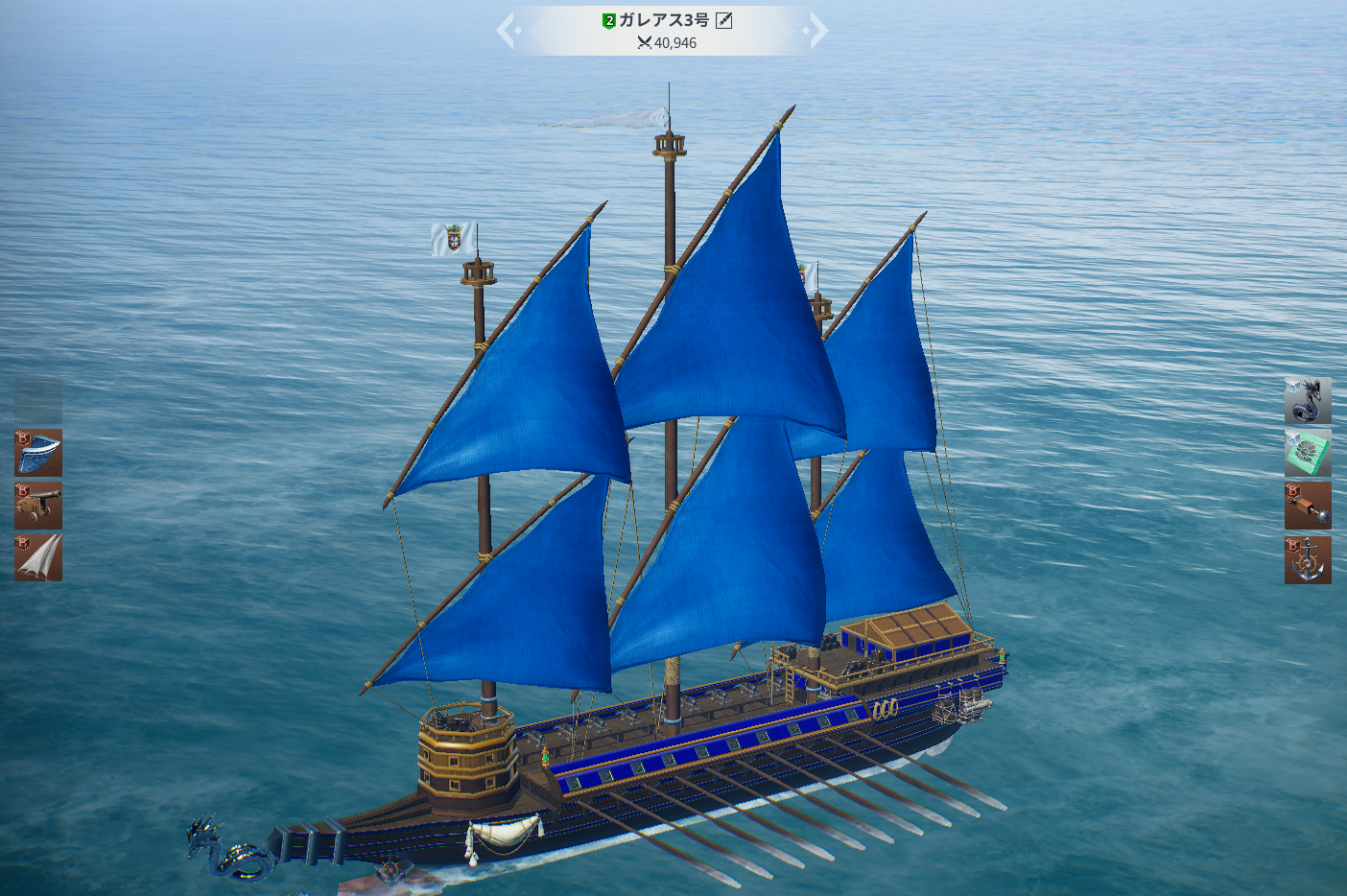Edit the ship name ガレアス3号

(x=724, y=20)
